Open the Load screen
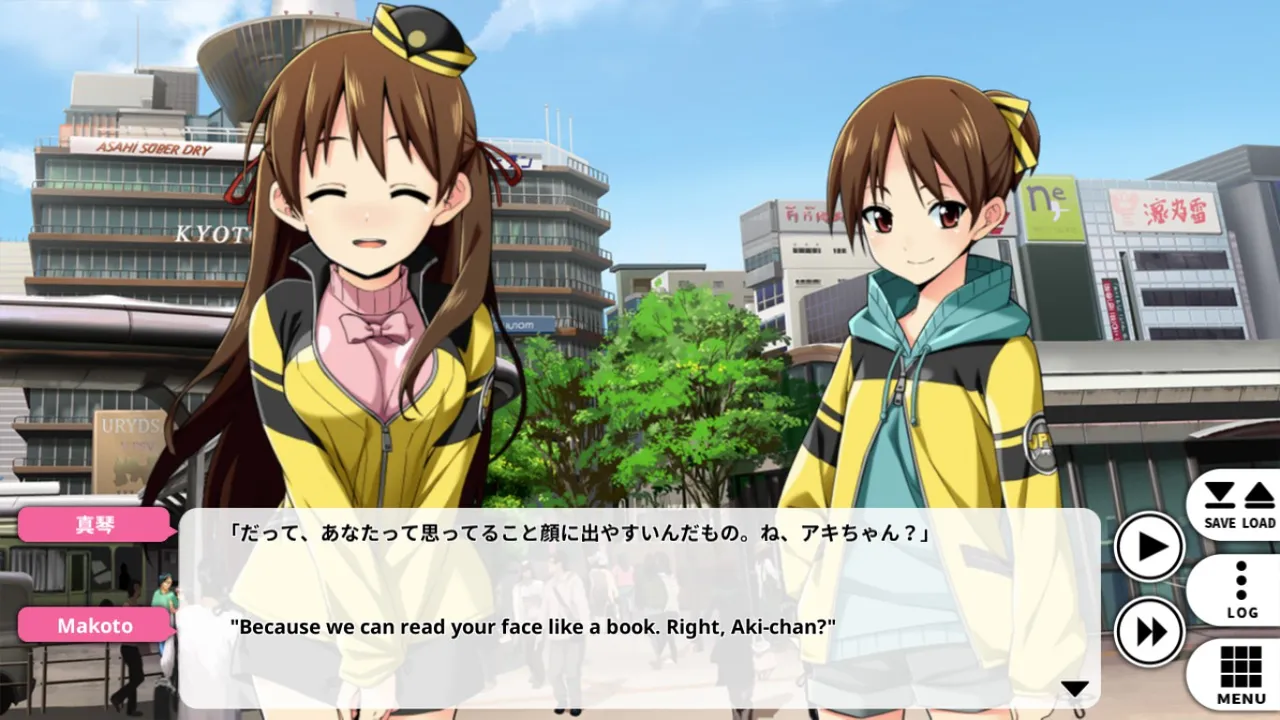The image size is (1280, 720). point(1259,505)
